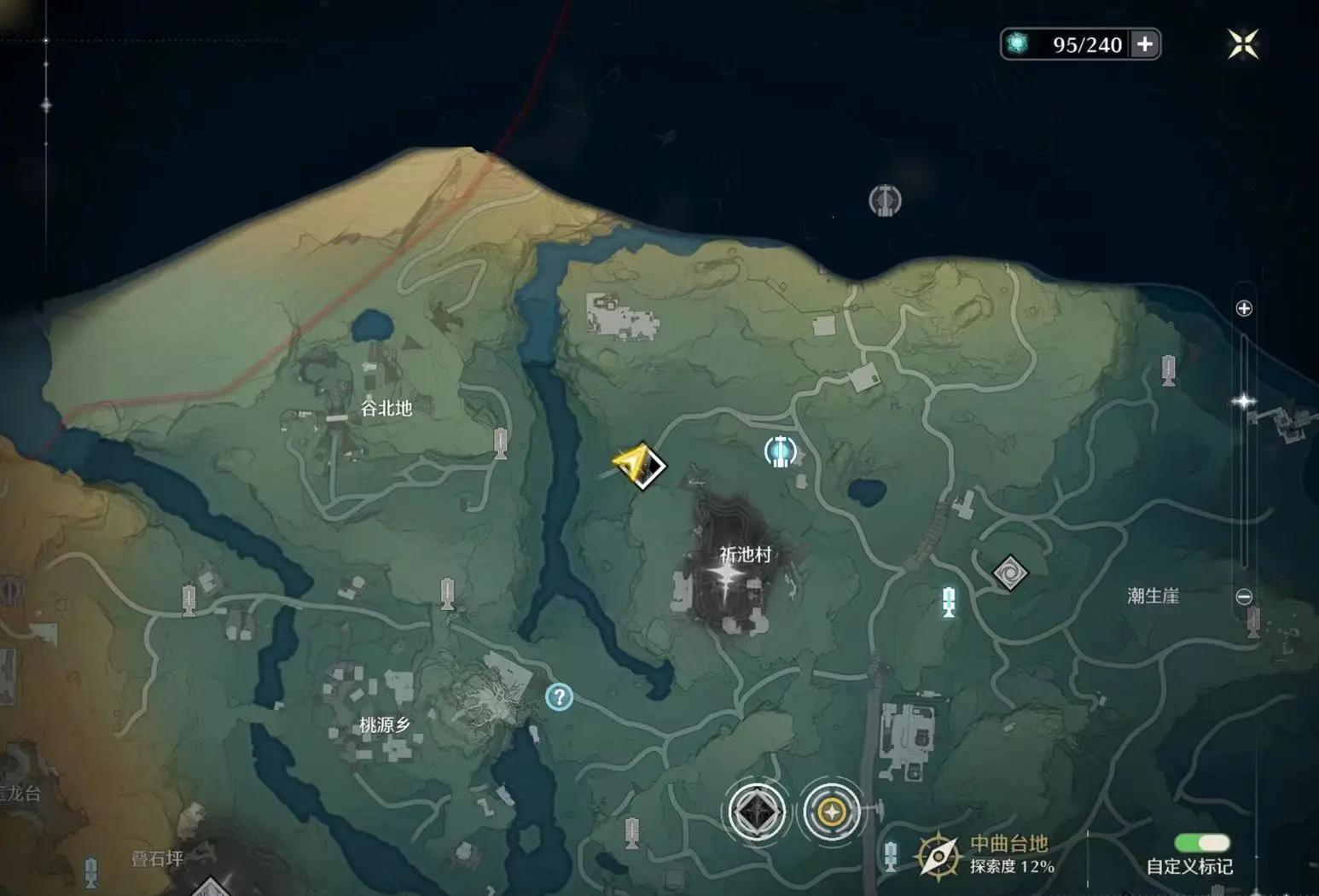Select the dark diamond domain icon at bottom center
This screenshot has width=1319, height=896.
756,812
